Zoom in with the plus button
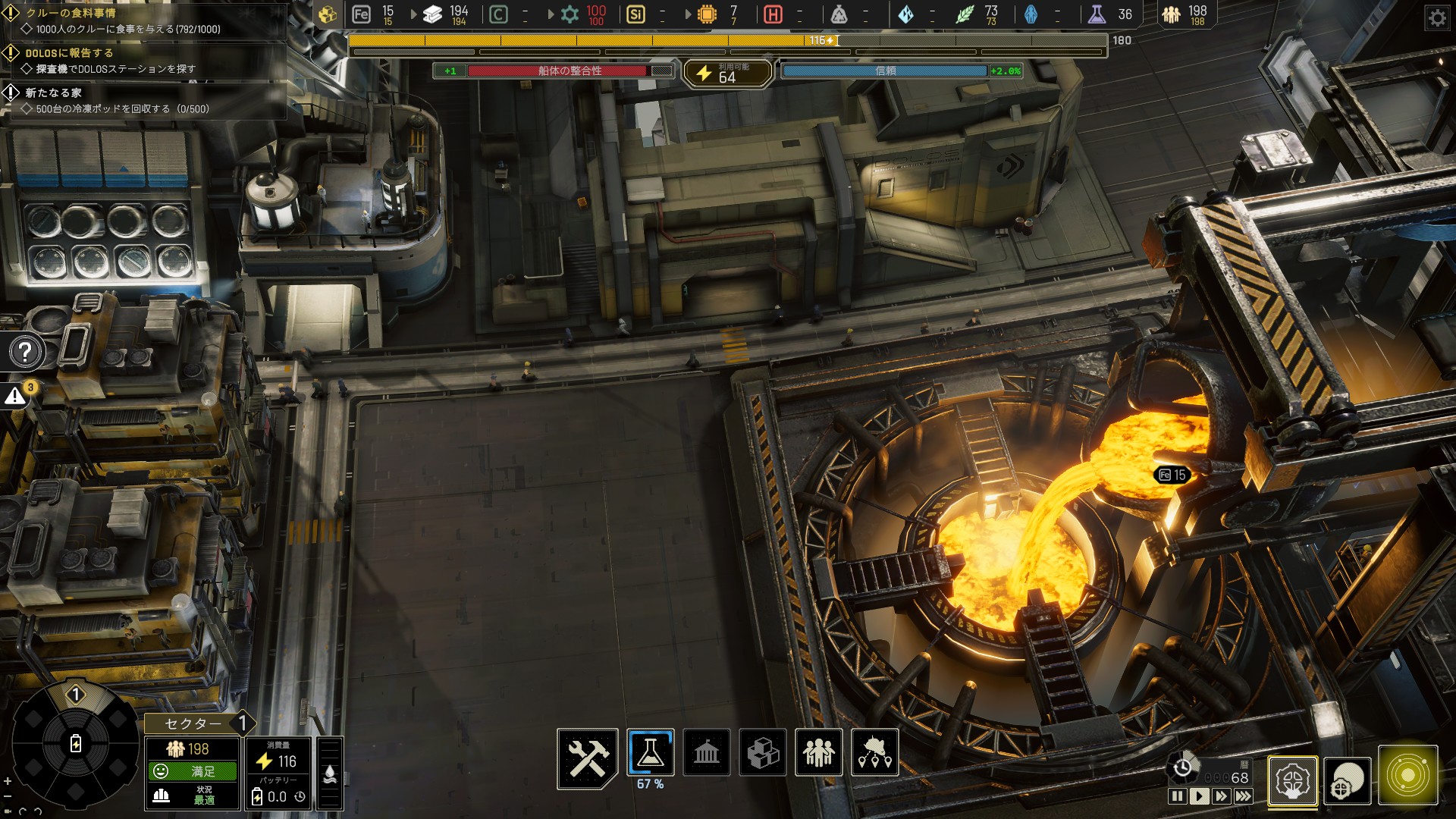 tap(8, 781)
